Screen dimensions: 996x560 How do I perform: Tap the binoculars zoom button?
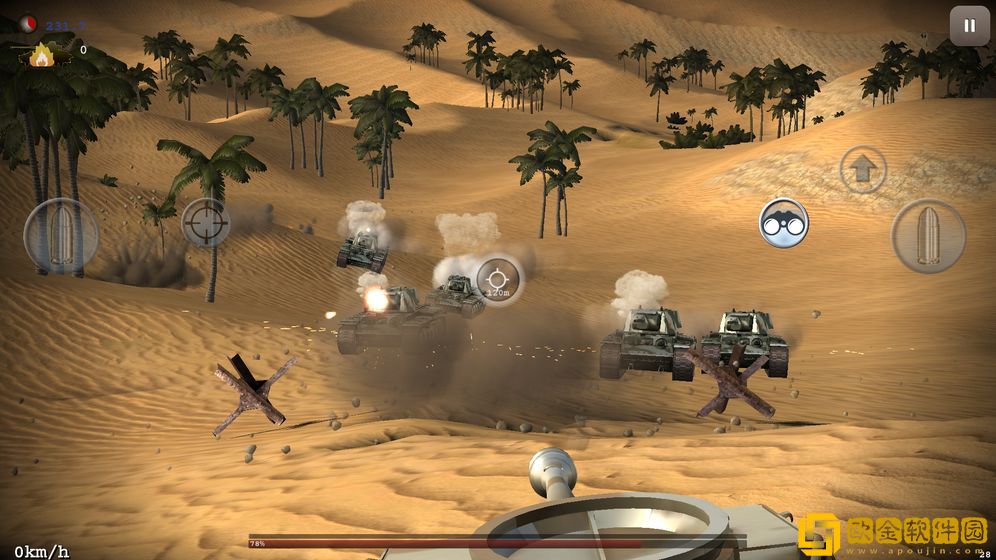pyautogui.click(x=783, y=223)
